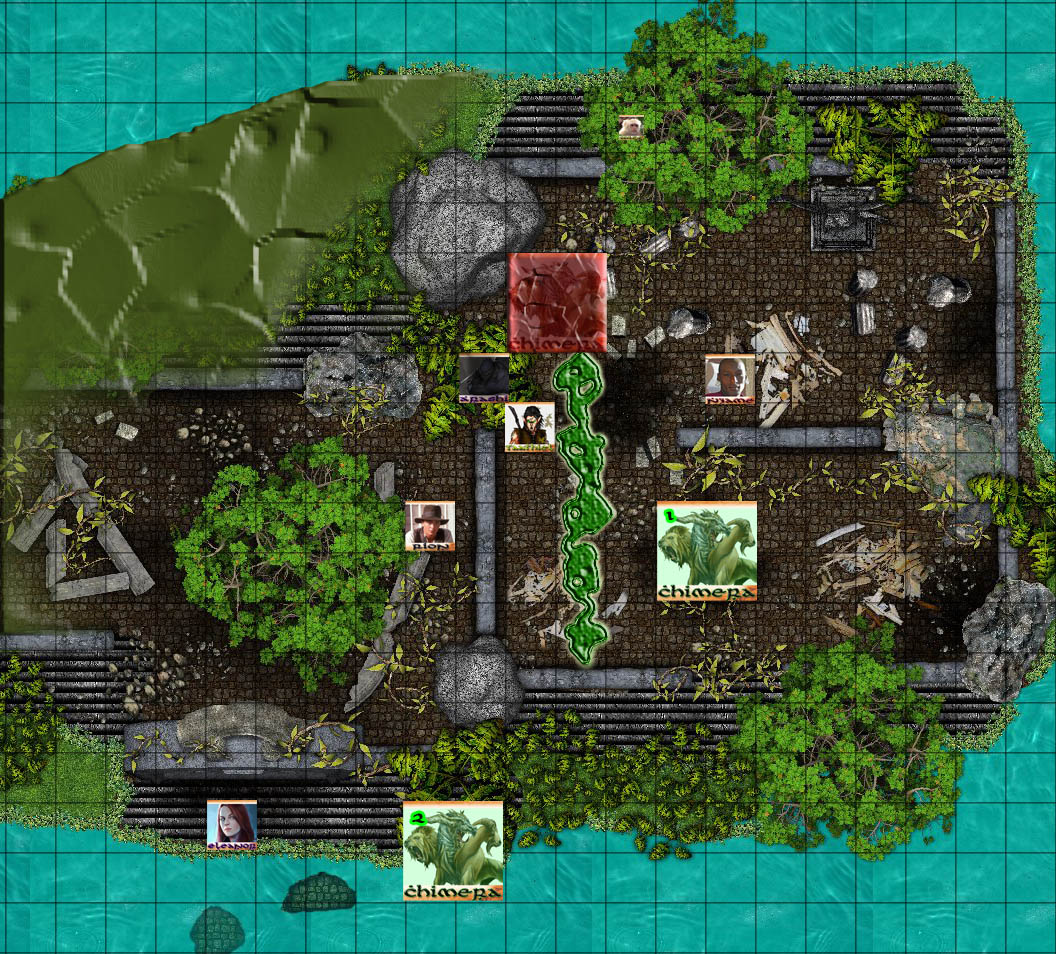Select the Eleanor character token
1056x954 pixels.
[232, 826]
